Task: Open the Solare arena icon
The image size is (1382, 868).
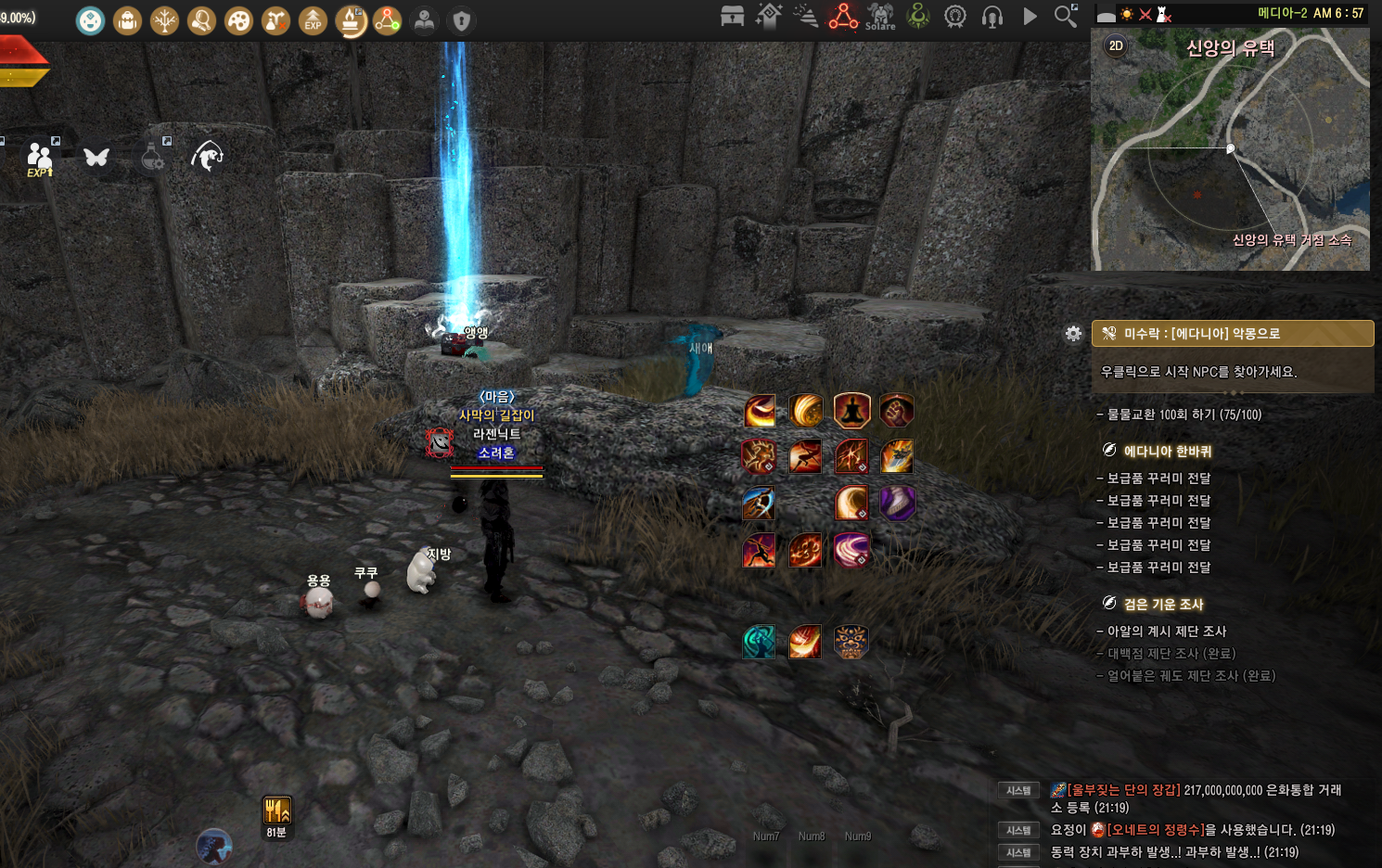Action: pos(880,16)
